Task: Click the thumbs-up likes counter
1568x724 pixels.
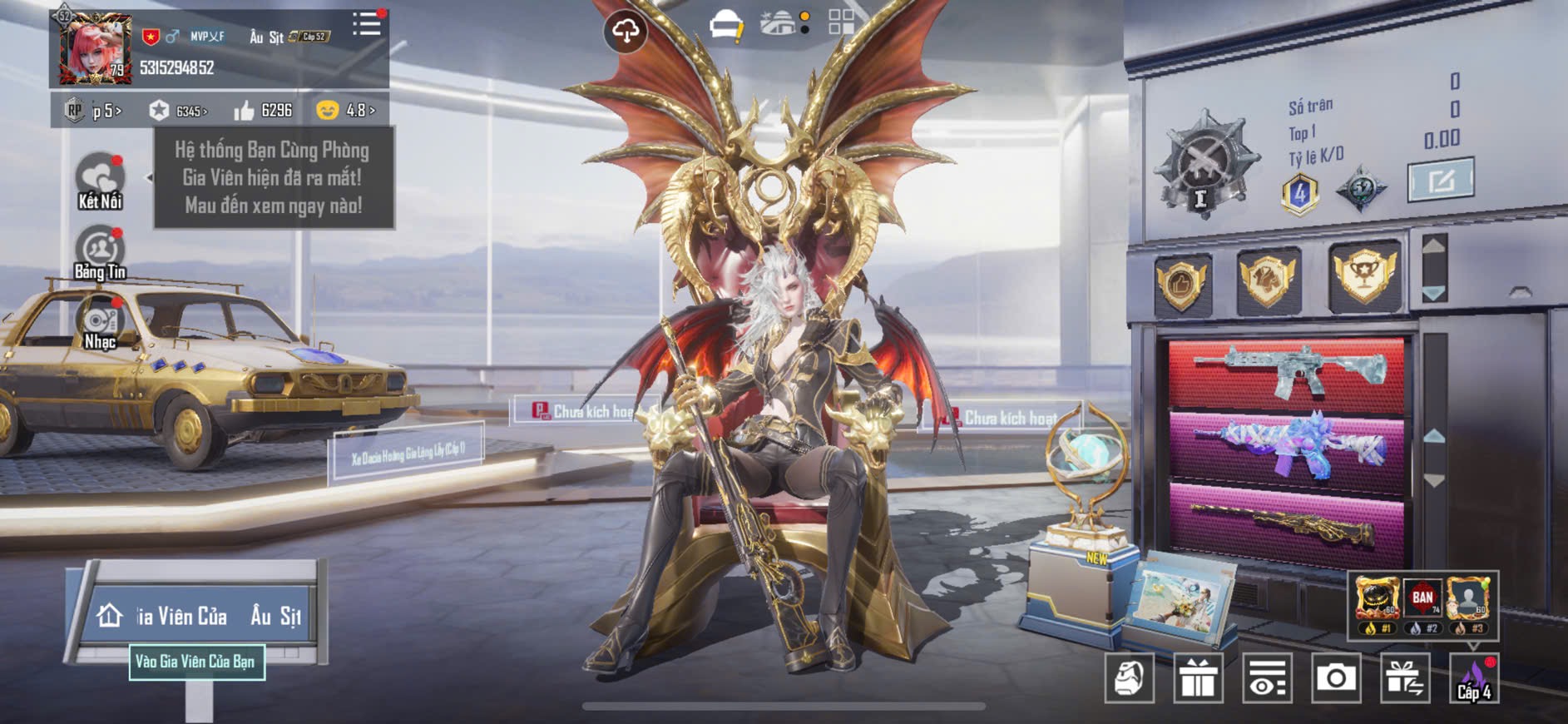Action: (263, 111)
